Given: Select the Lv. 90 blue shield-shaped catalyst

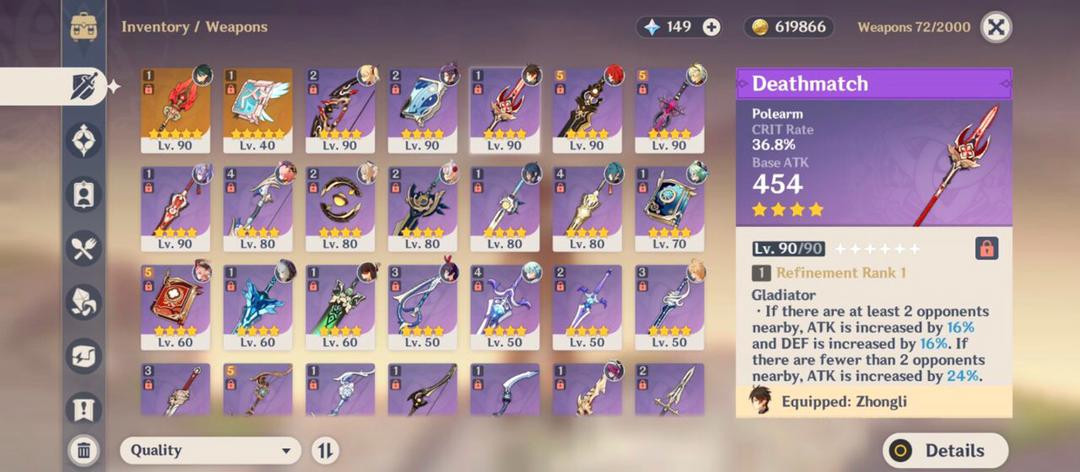Looking at the screenshot, I should pos(422,110).
